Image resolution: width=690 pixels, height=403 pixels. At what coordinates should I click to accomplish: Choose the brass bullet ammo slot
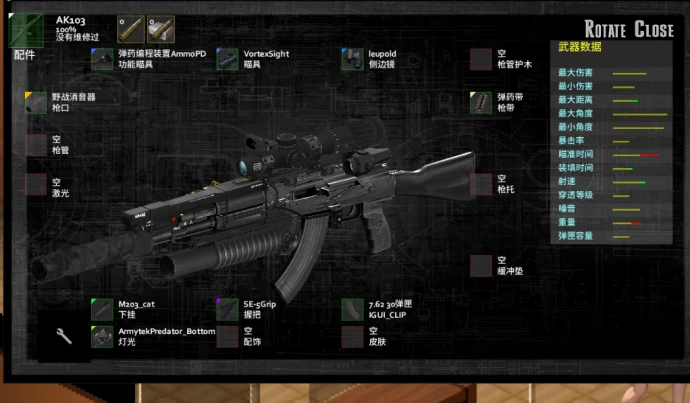(x=130, y=28)
